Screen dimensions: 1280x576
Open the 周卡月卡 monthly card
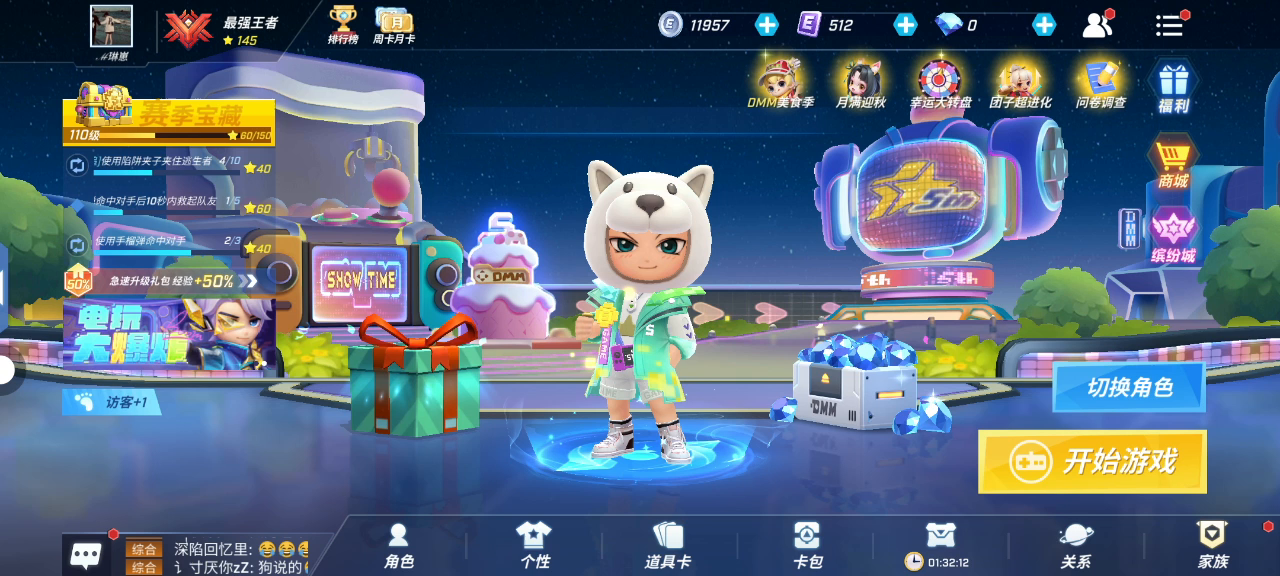394,25
